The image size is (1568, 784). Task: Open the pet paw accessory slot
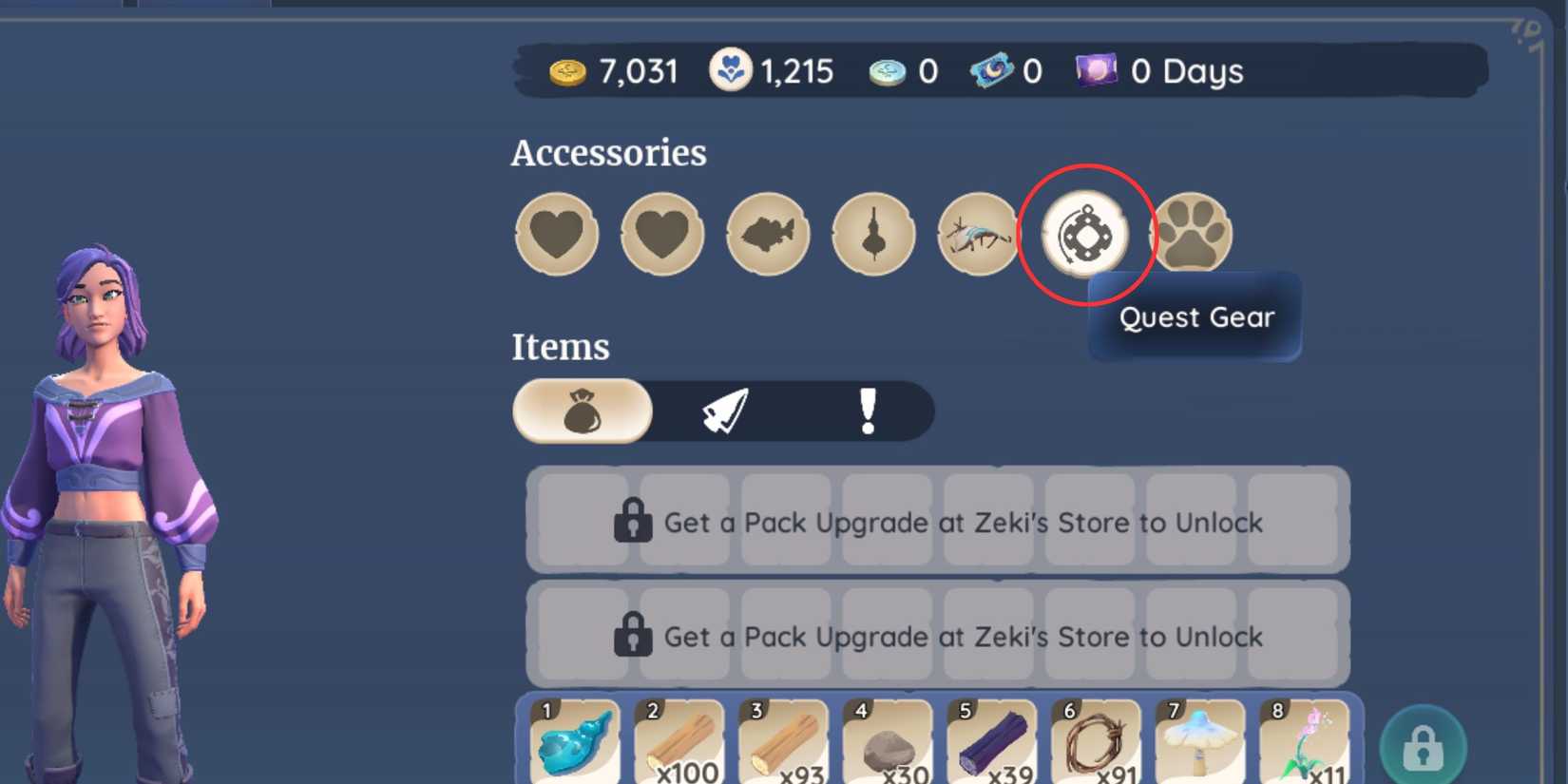[1195, 233]
